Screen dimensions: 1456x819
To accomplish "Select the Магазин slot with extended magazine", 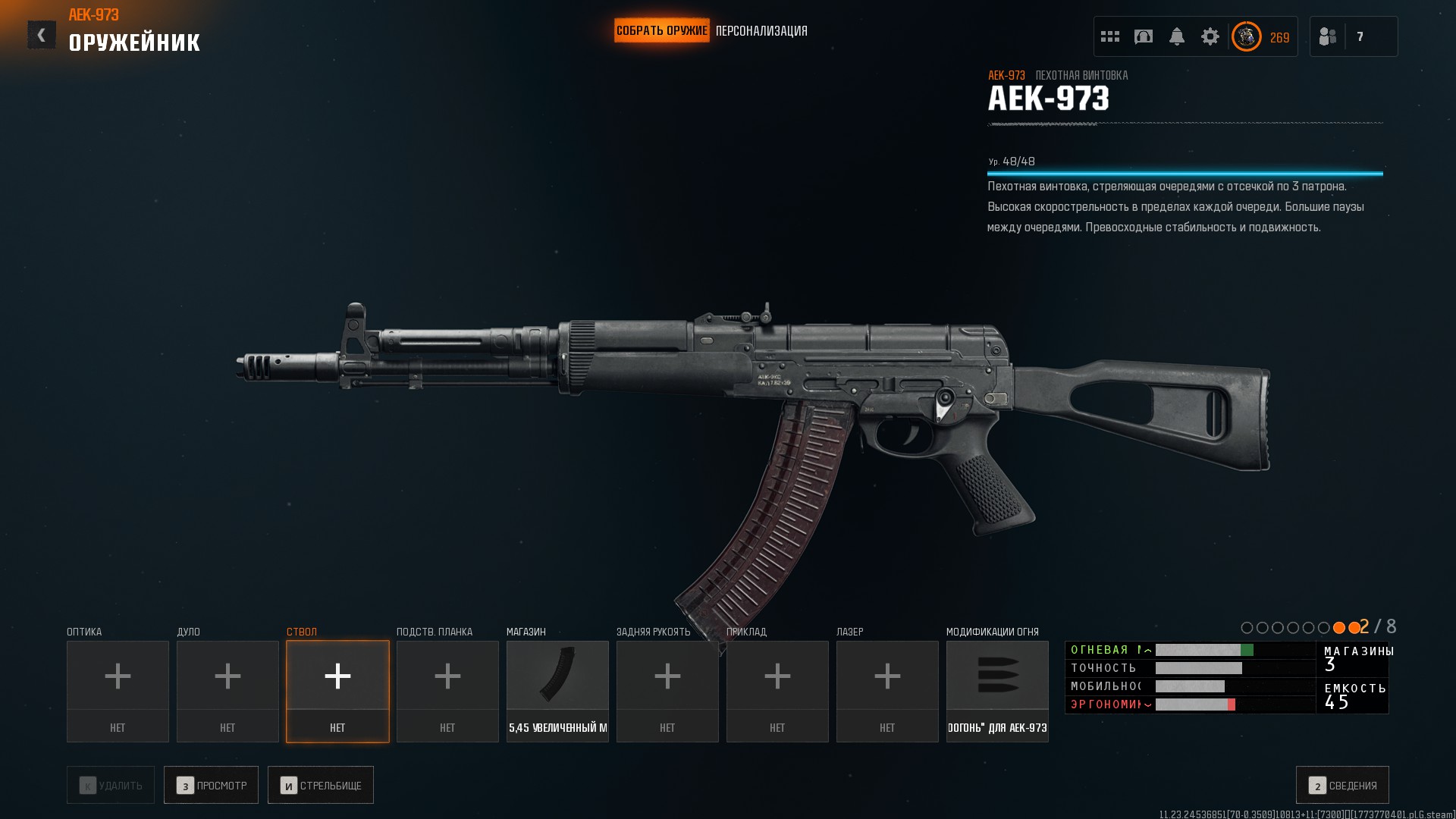I will (x=557, y=691).
